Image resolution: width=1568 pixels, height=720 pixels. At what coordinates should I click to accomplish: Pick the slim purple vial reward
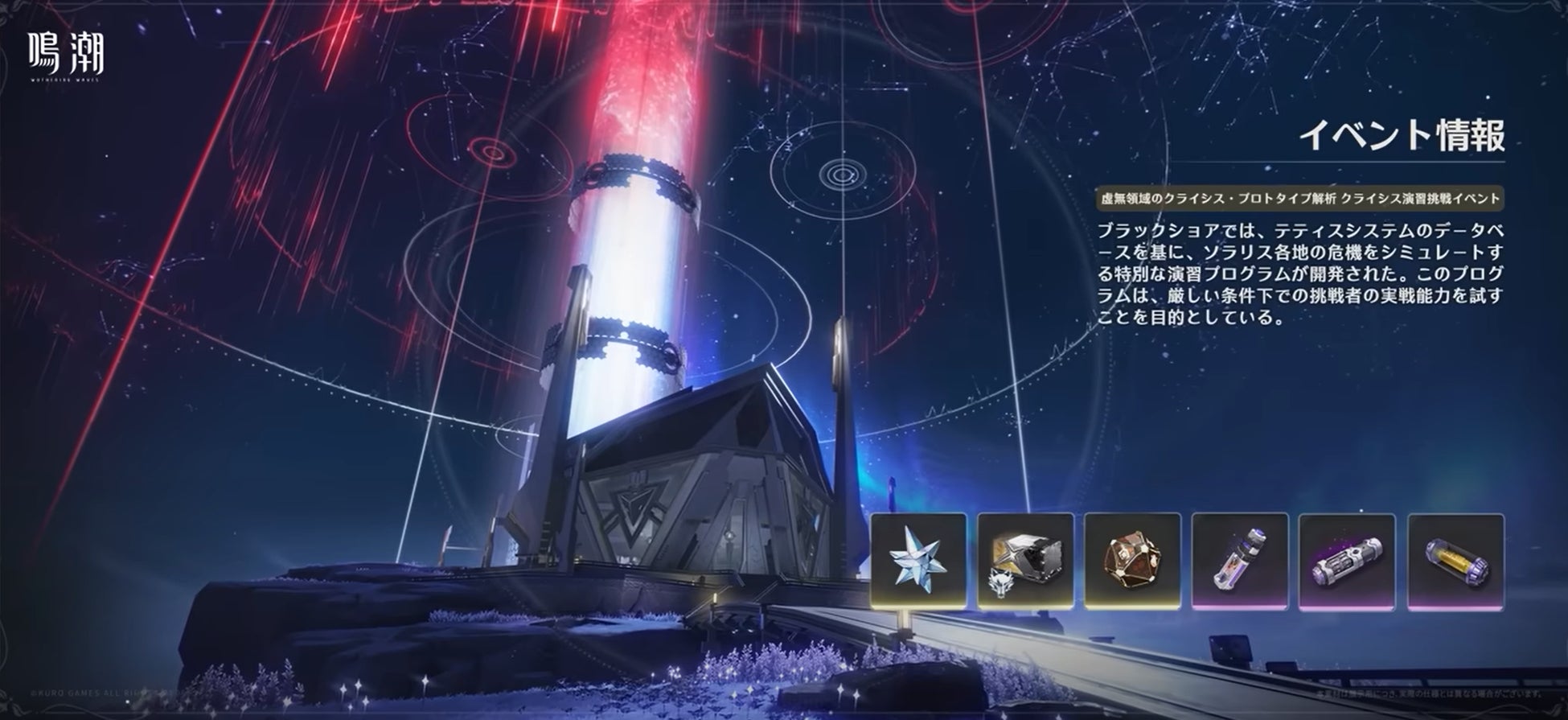pos(1239,560)
